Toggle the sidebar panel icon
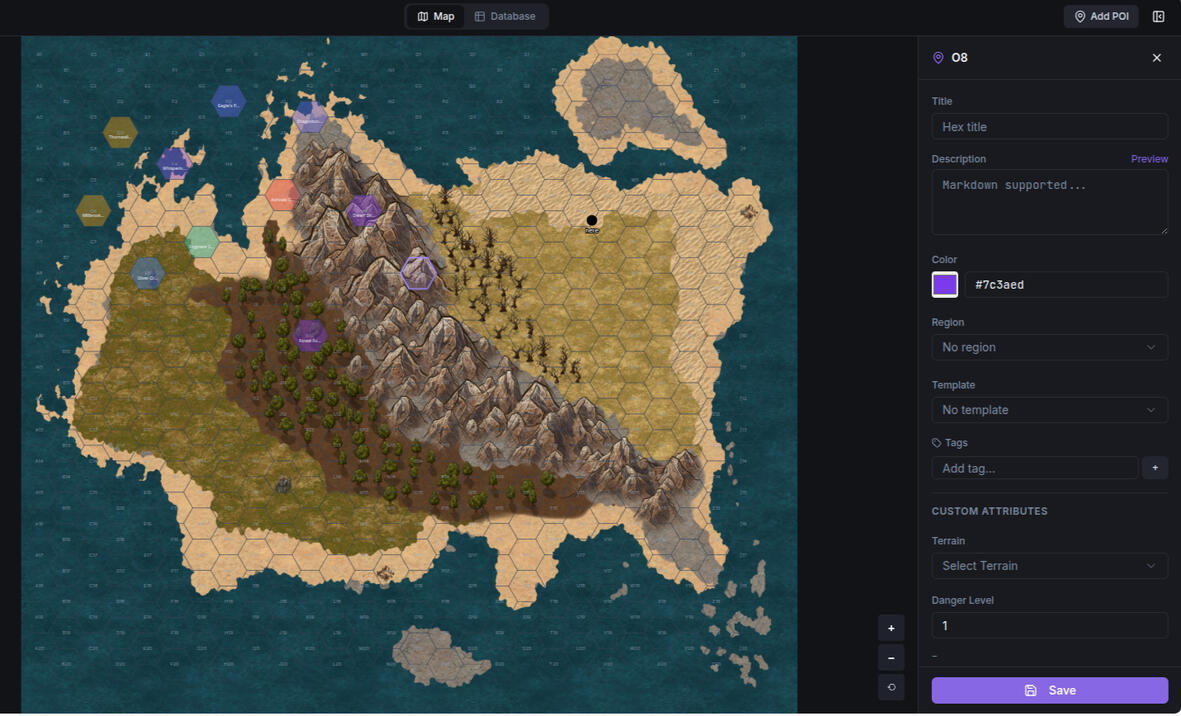The width and height of the screenshot is (1181, 716). pyautogui.click(x=1158, y=17)
